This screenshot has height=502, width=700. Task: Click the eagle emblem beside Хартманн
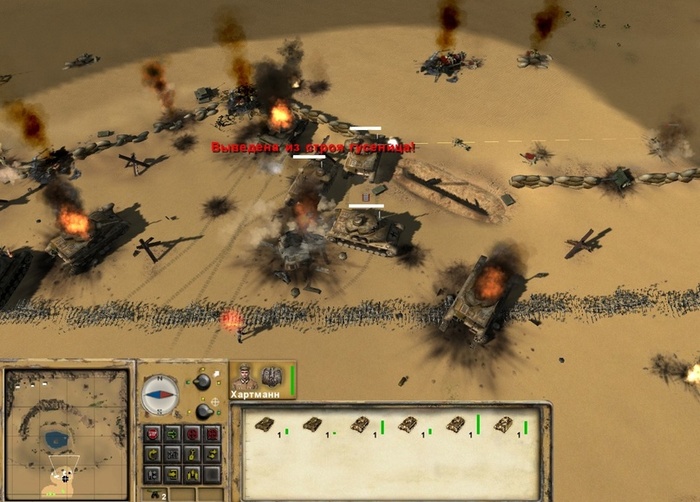pyautogui.click(x=272, y=377)
